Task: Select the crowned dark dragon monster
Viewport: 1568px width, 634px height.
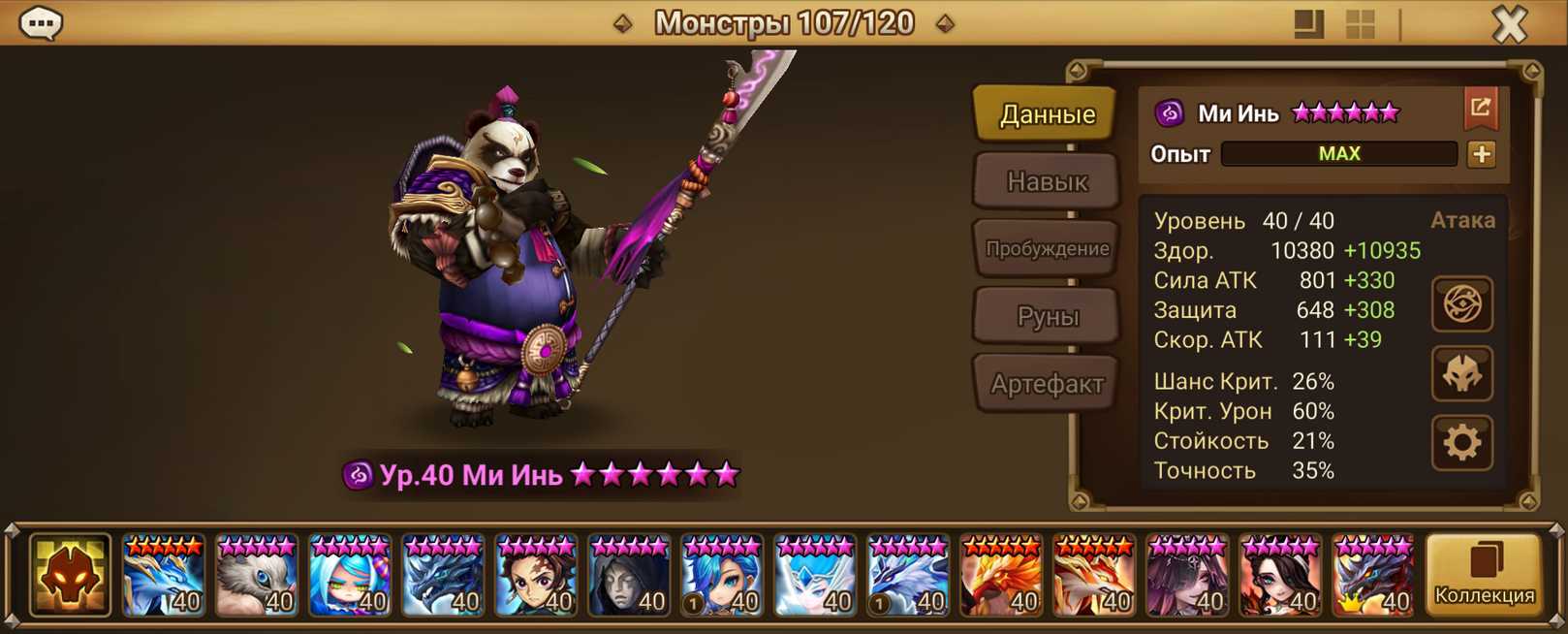Action: pos(1373,576)
